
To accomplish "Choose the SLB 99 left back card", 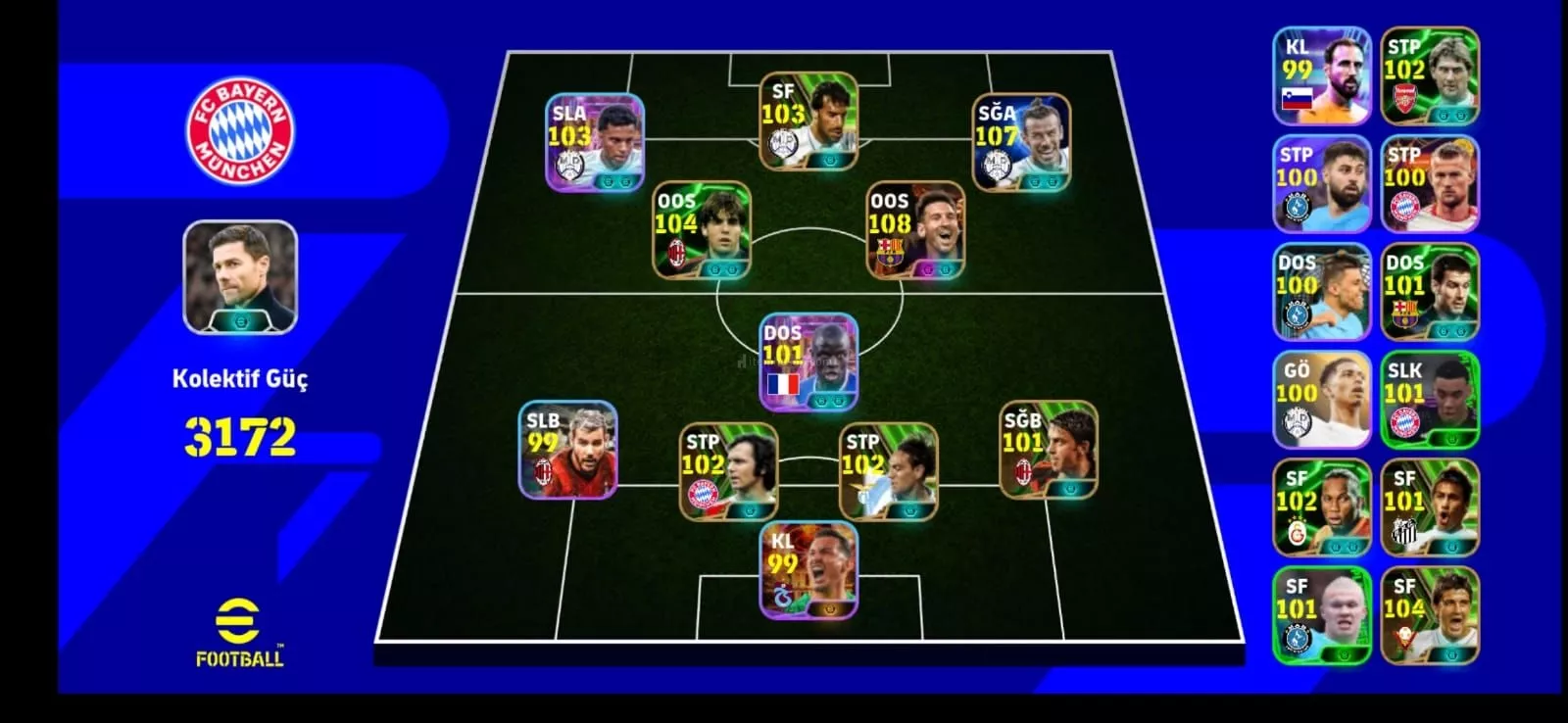I will [x=568, y=449].
